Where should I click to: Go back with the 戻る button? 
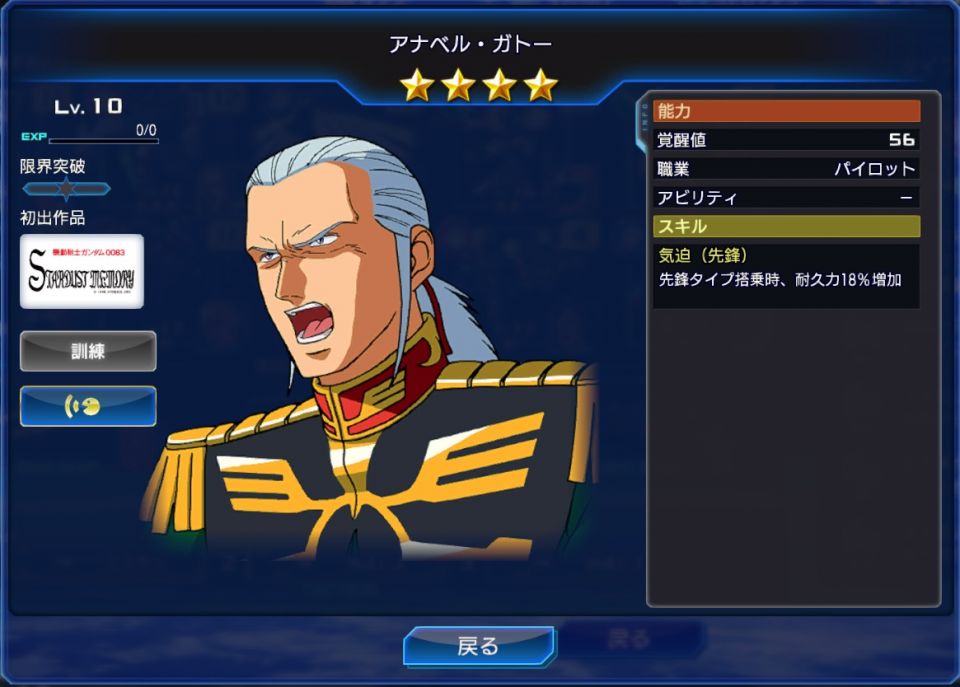(x=478, y=646)
